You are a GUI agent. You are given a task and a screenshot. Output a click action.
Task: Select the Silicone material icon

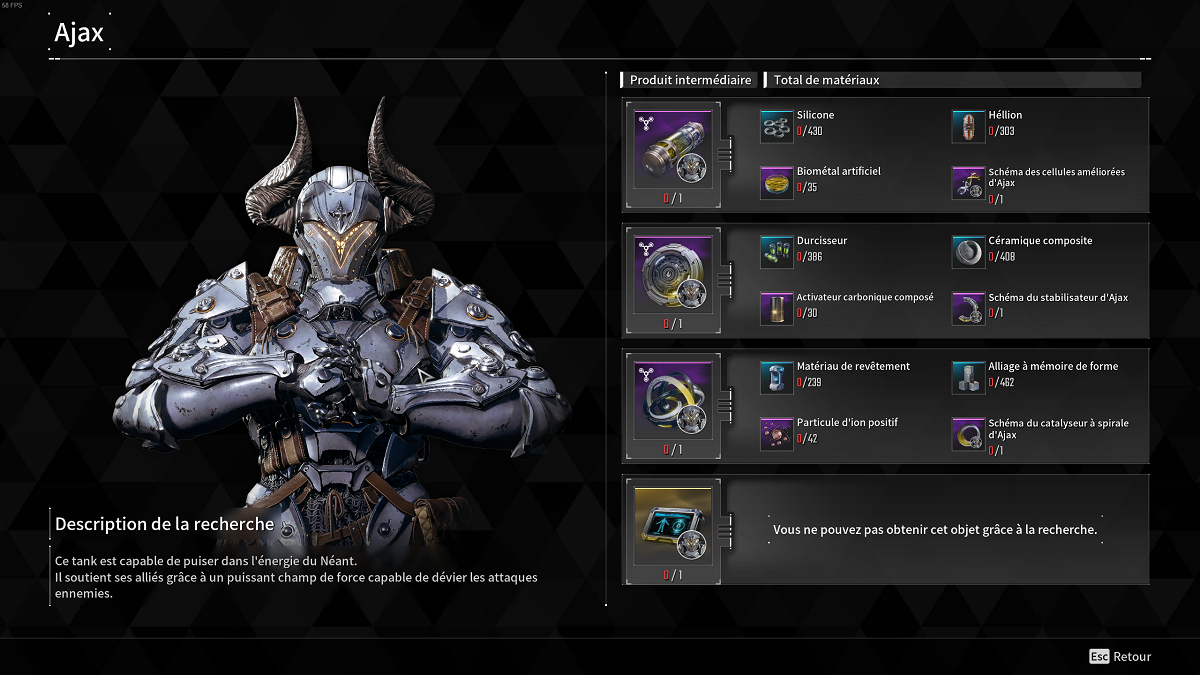[777, 127]
